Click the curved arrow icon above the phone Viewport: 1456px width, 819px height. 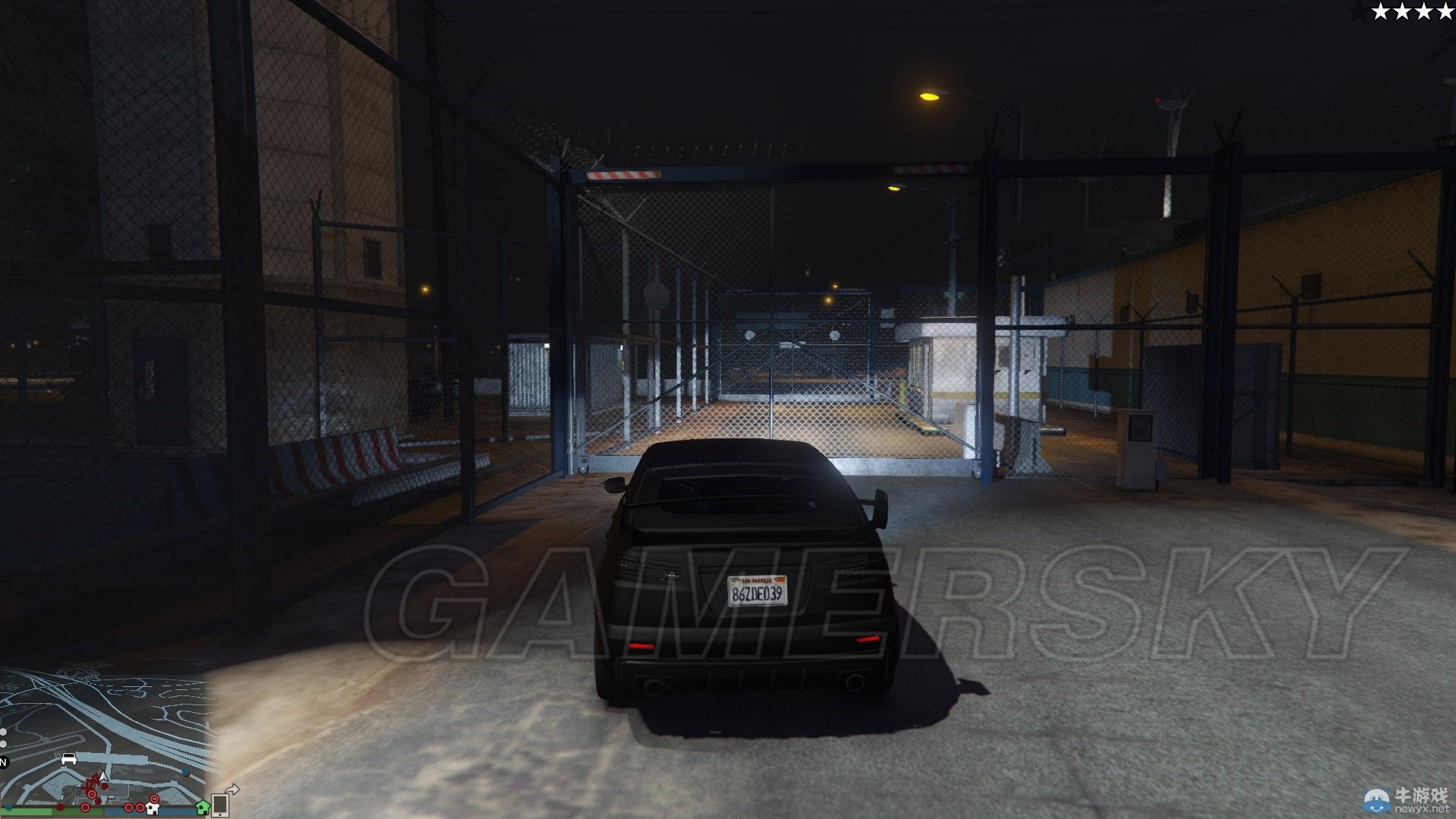(232, 788)
